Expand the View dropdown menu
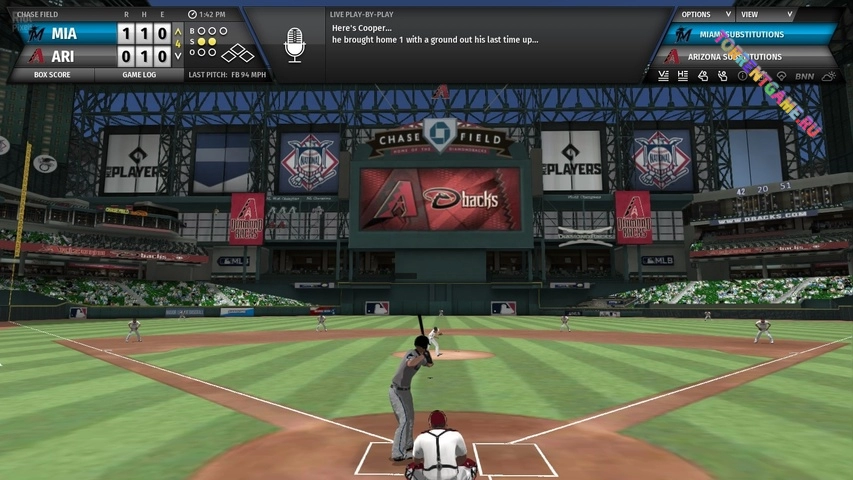This screenshot has height=480, width=853. (765, 15)
